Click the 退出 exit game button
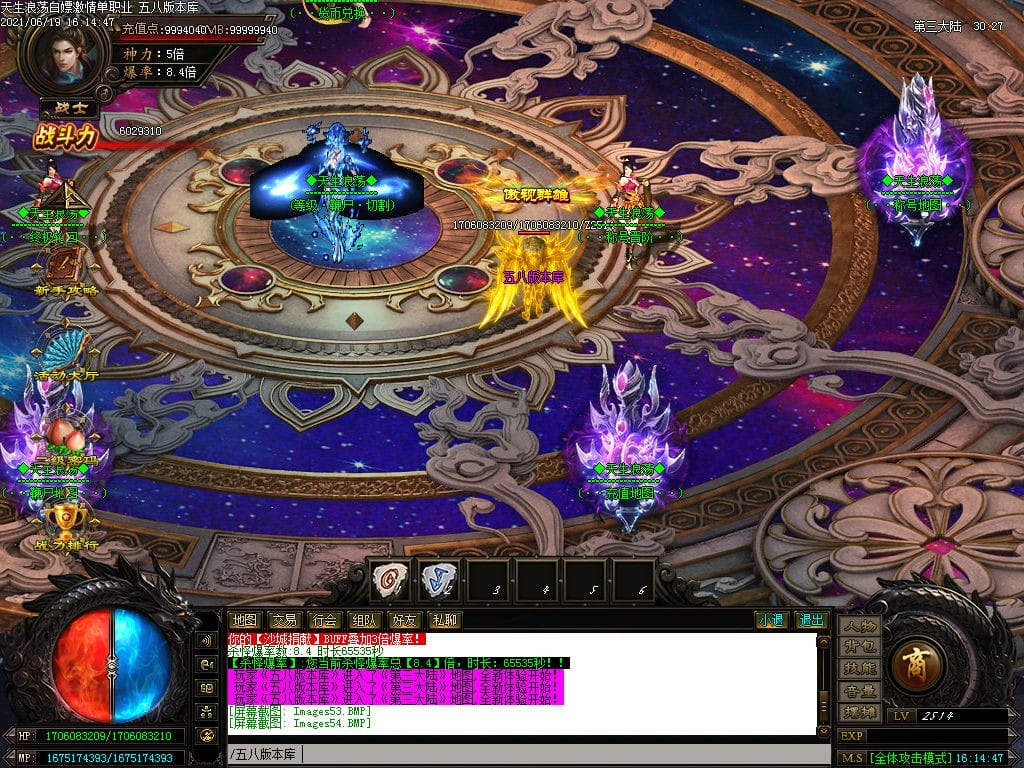1024x768 pixels. [811, 620]
